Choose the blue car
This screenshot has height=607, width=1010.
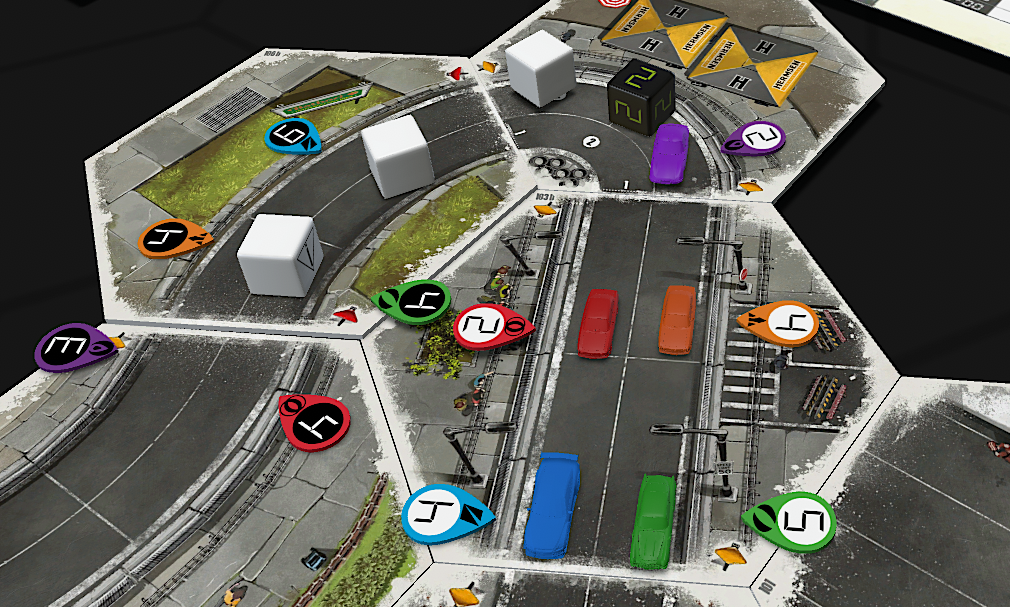coord(551,505)
